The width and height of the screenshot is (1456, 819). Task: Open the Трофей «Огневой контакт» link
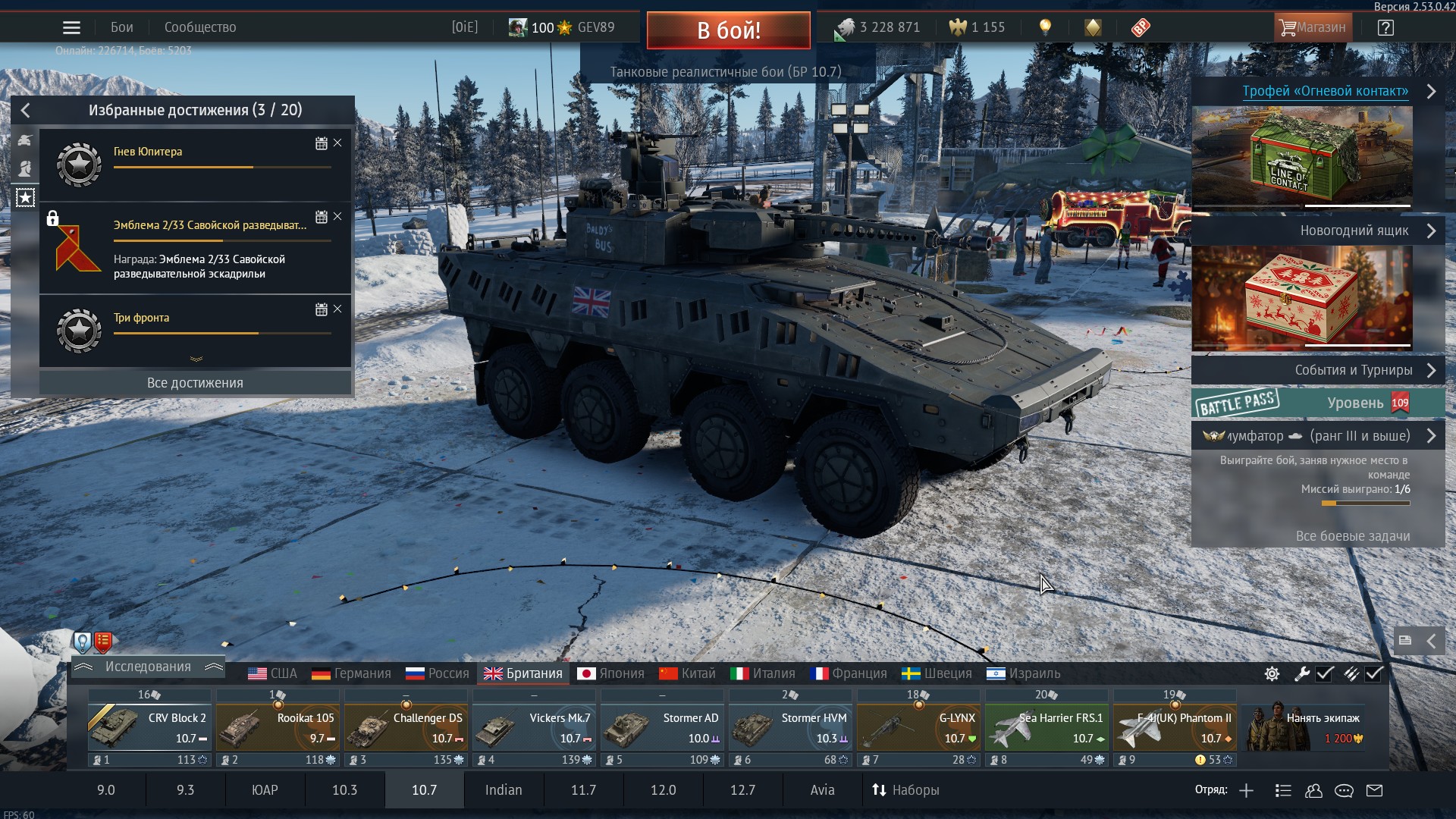1325,91
